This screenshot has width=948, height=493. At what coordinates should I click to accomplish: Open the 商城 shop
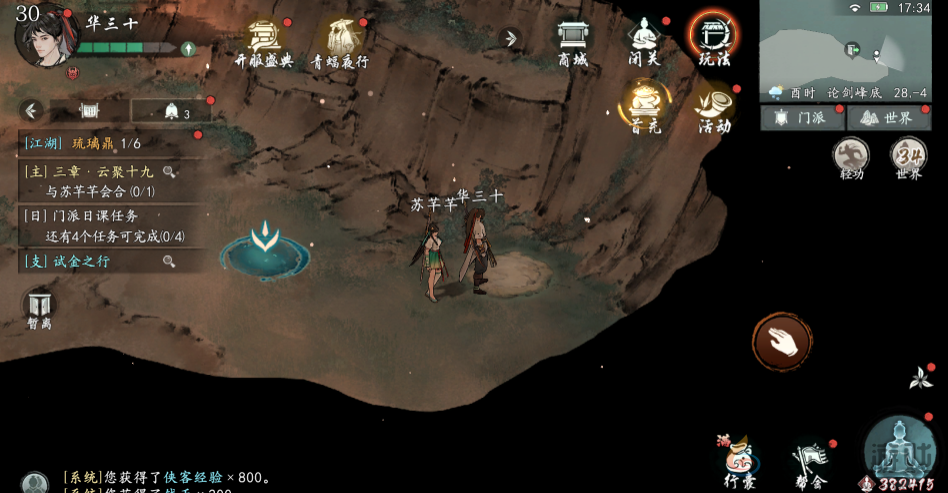click(x=573, y=41)
